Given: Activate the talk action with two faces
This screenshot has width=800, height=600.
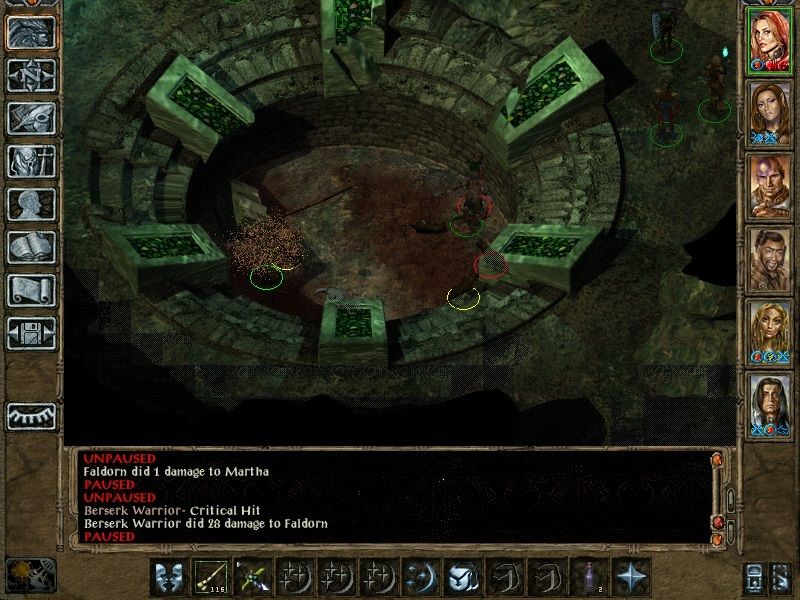Looking at the screenshot, I should tap(168, 576).
